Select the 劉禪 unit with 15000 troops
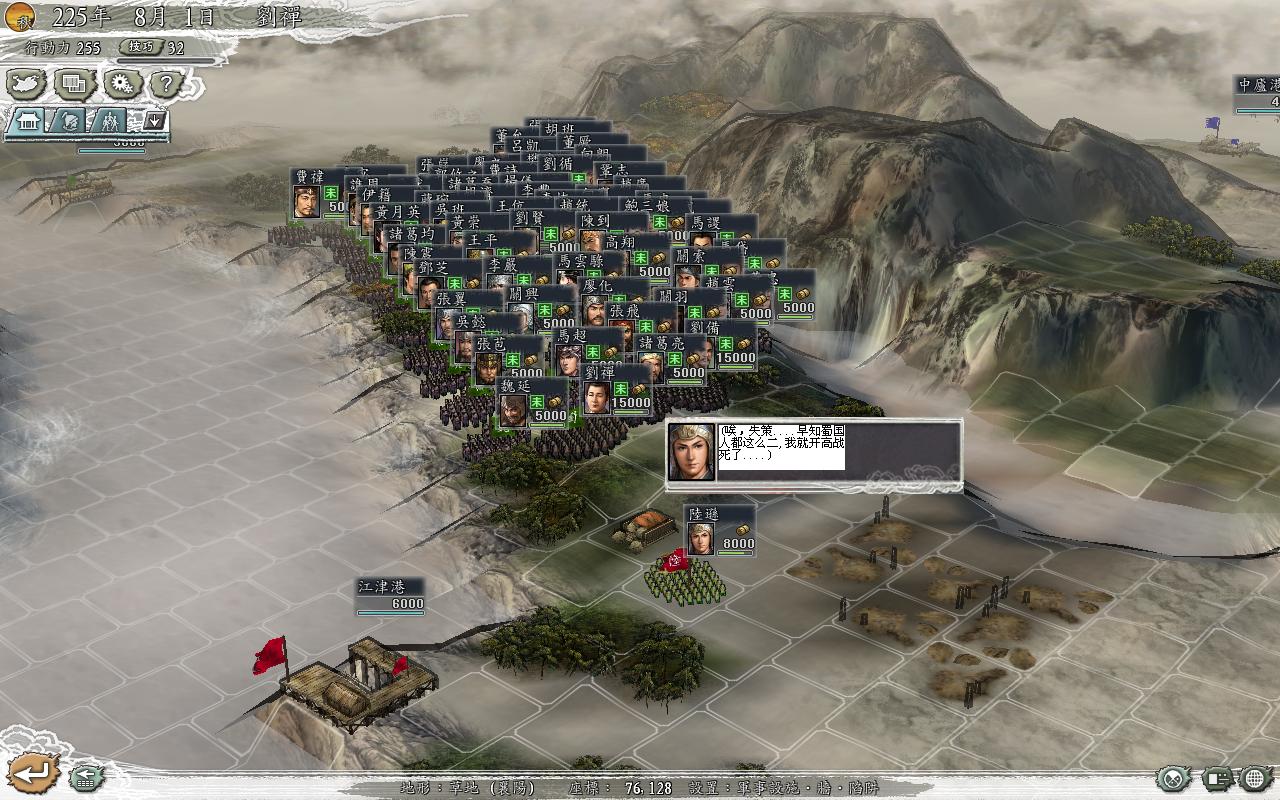This screenshot has width=1280, height=800. (x=617, y=388)
